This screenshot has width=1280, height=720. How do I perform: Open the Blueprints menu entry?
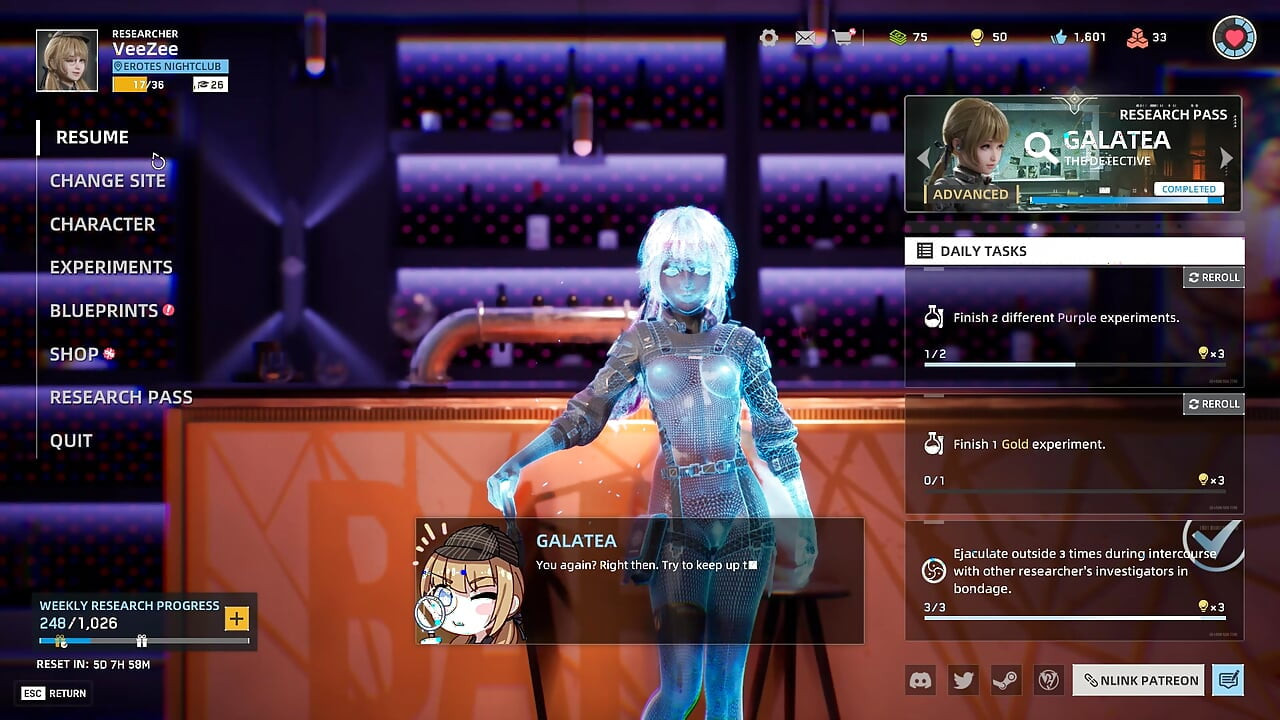(x=104, y=311)
